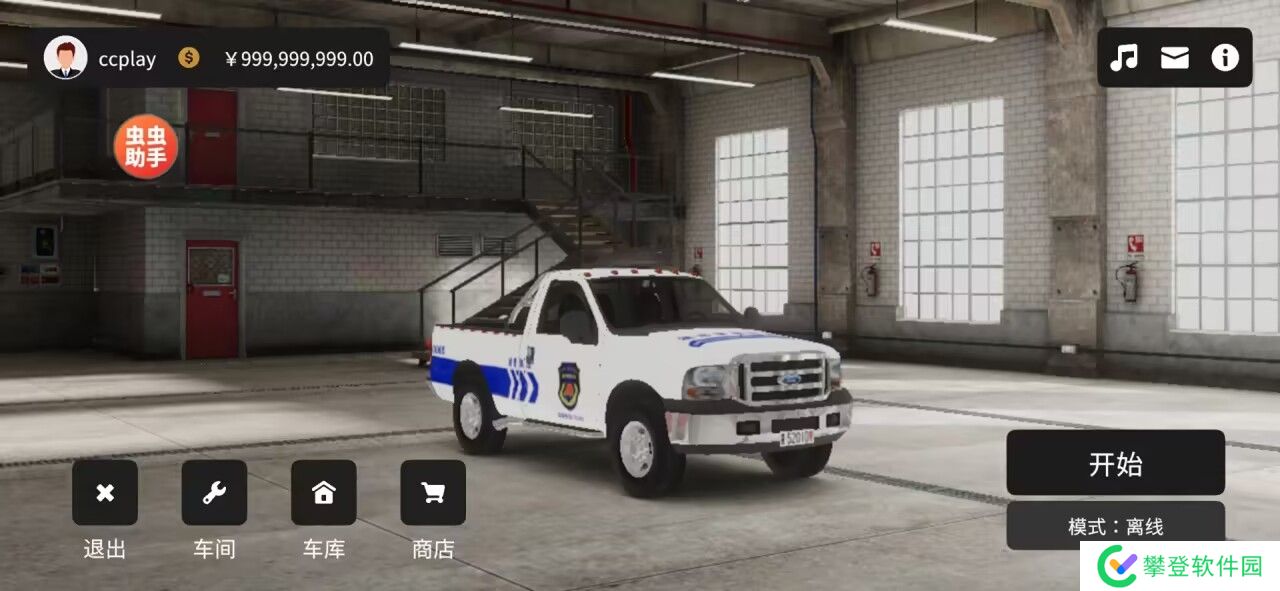Click the gold coin currency icon

point(189,58)
